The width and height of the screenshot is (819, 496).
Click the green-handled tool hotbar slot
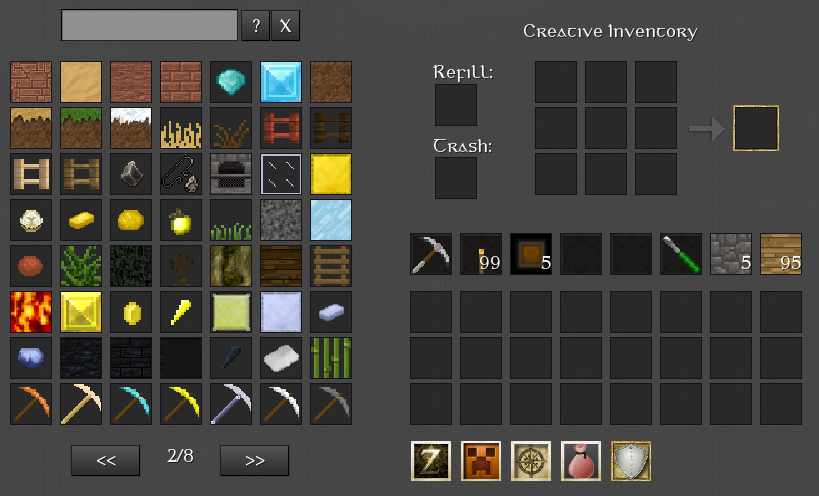(680, 254)
